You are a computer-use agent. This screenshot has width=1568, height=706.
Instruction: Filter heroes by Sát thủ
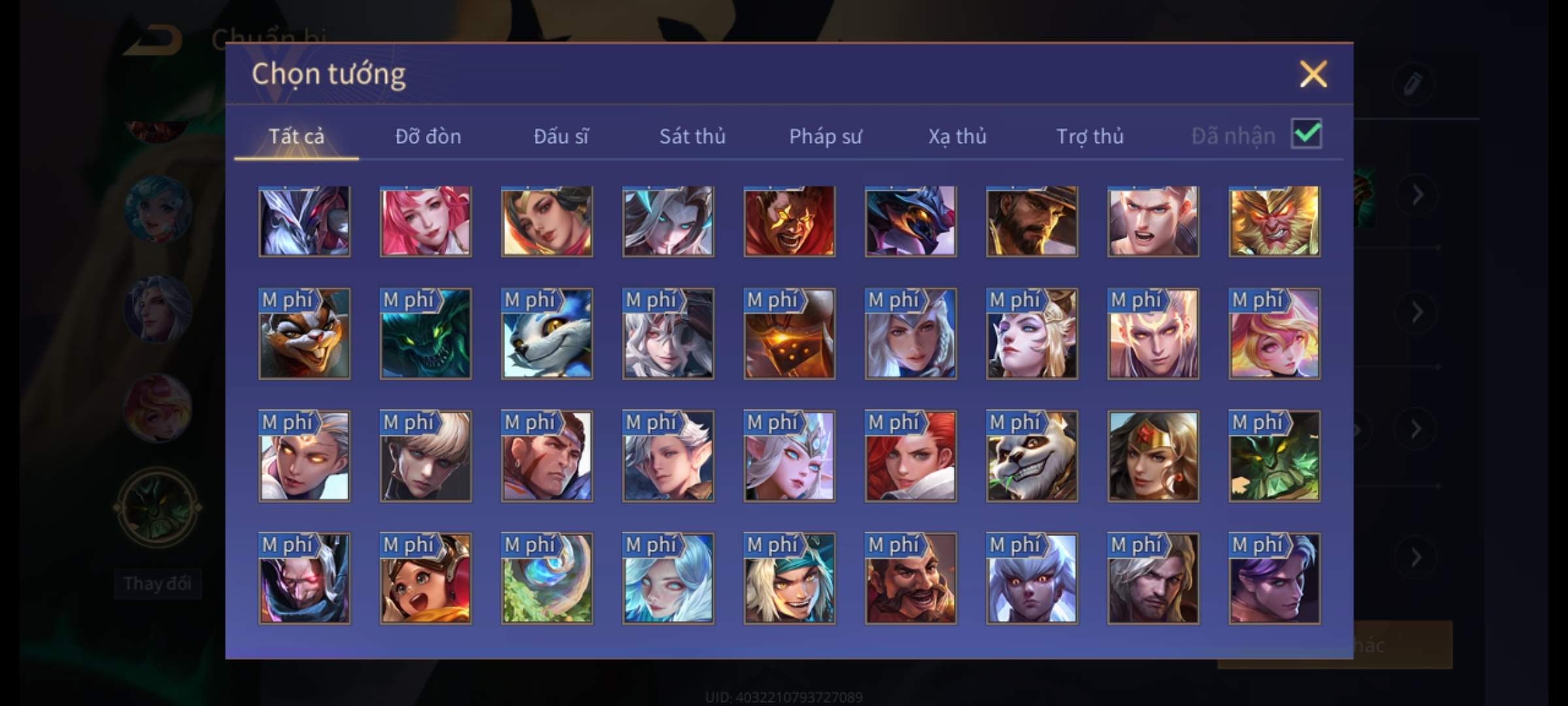[692, 136]
